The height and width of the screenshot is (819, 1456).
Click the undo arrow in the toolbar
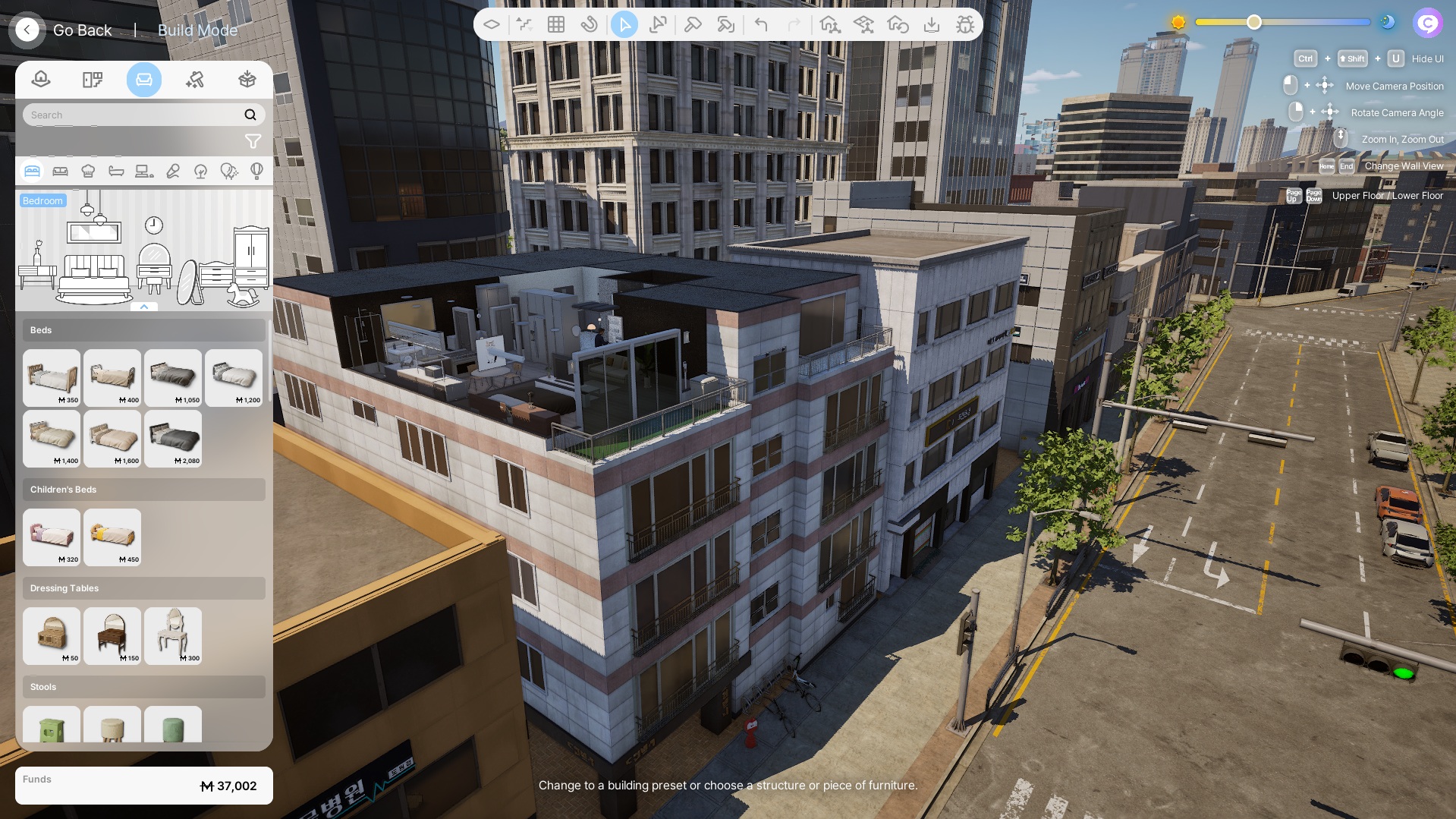(761, 25)
